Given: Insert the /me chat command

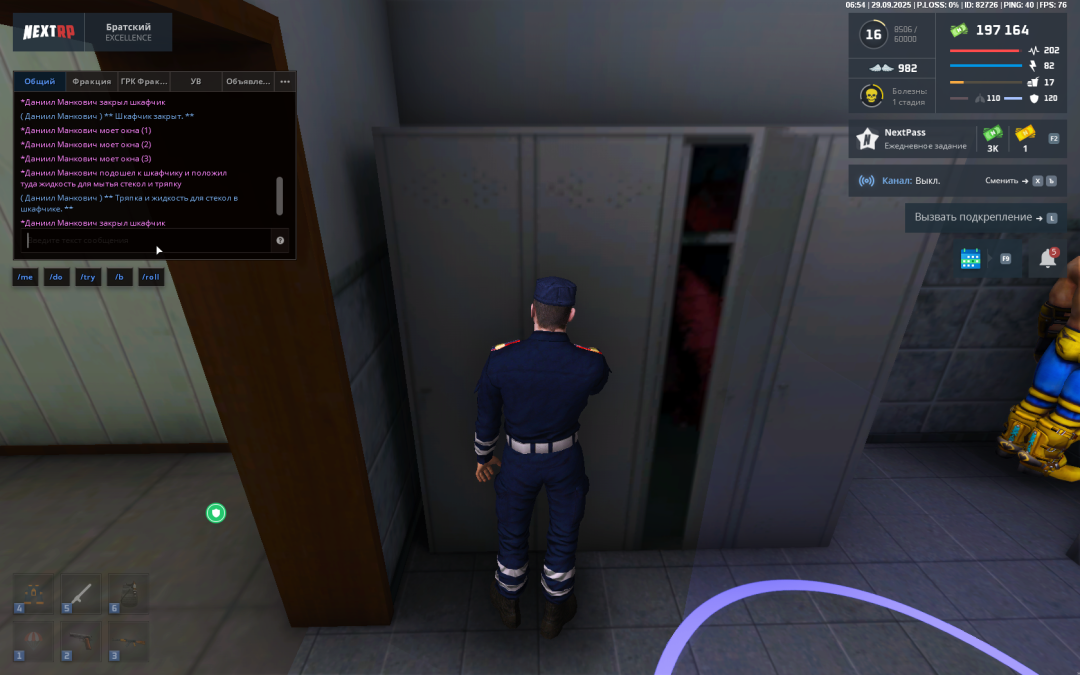Looking at the screenshot, I should pyautogui.click(x=25, y=277).
